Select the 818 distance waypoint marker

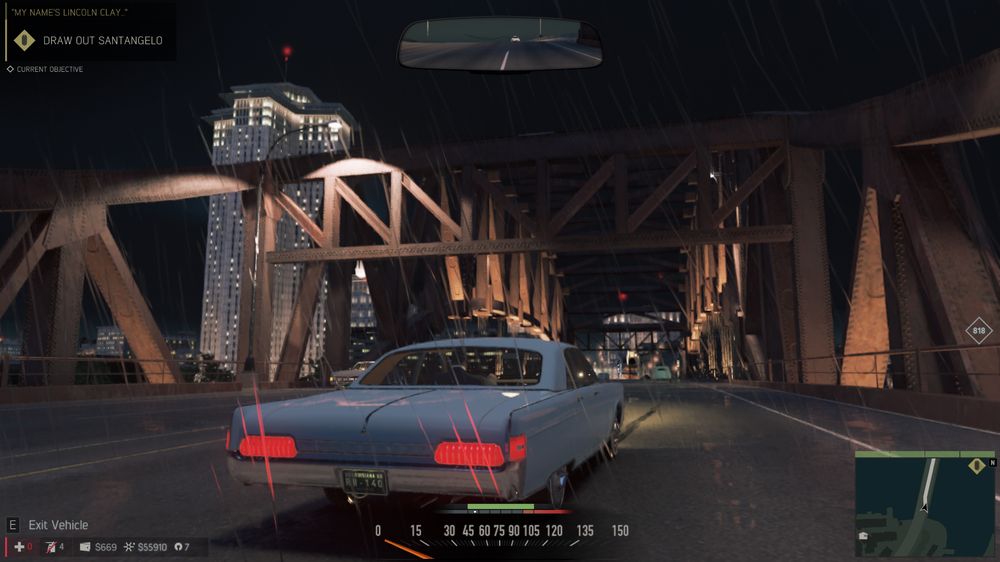[979, 332]
